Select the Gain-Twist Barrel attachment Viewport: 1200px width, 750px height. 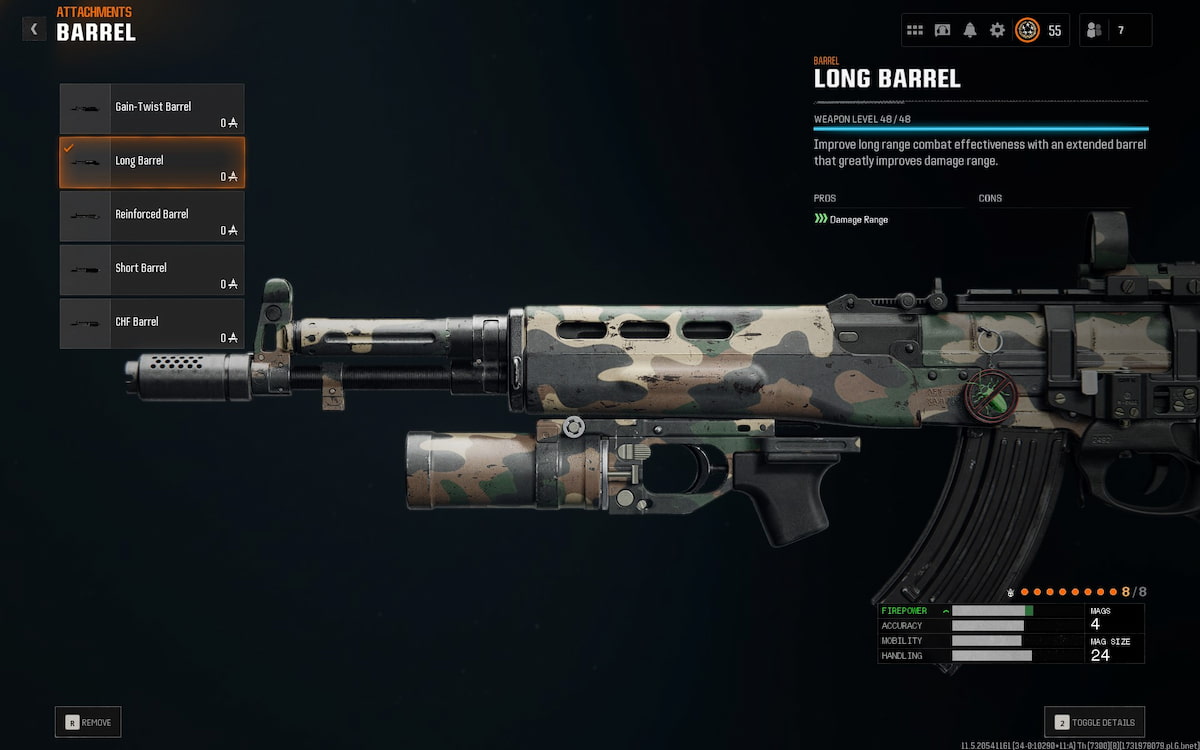pyautogui.click(x=152, y=109)
